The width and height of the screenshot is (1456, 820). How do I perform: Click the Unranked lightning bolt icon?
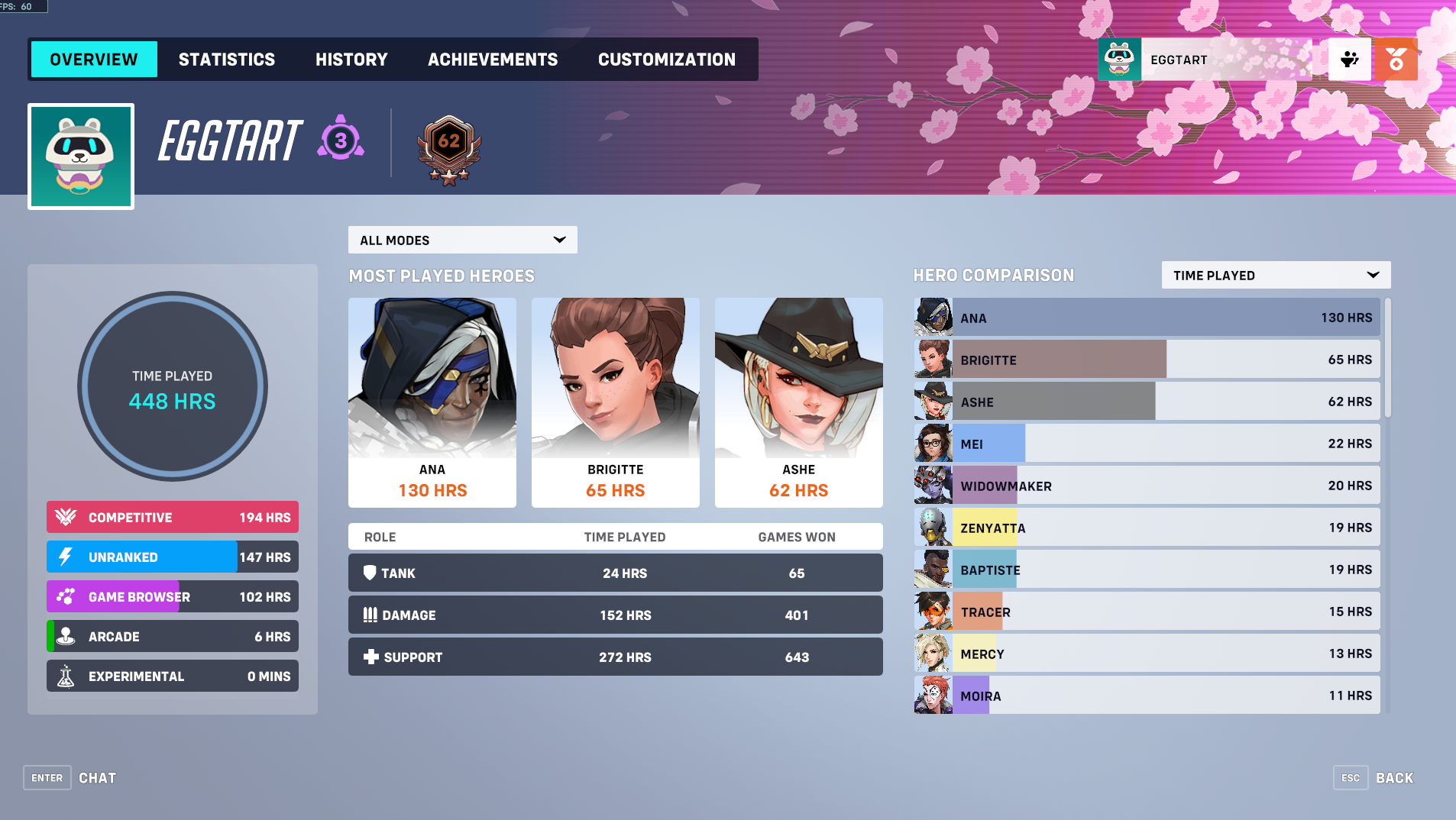[65, 557]
